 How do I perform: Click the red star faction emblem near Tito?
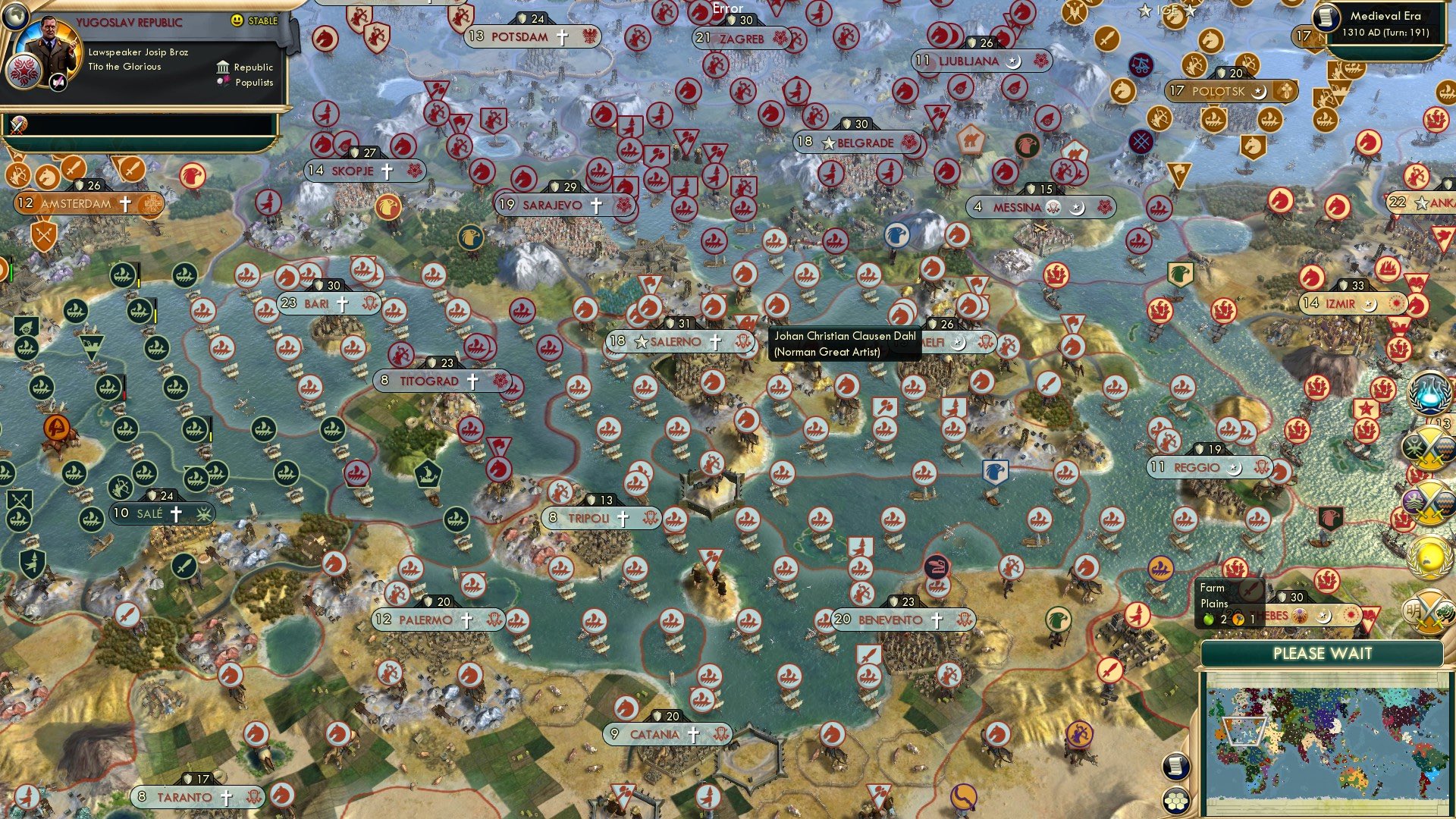tap(22, 72)
